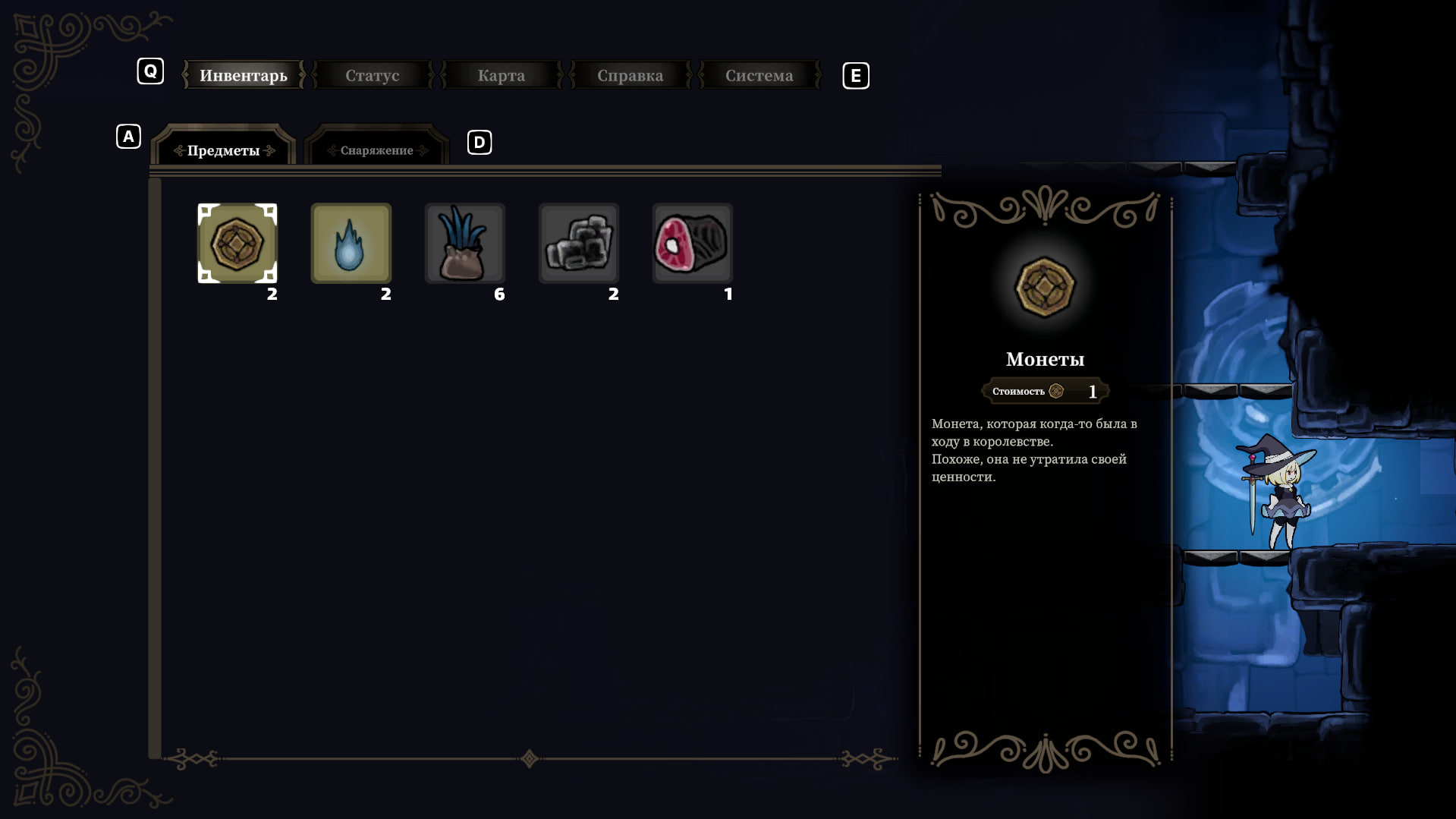Screen dimensions: 1456x819
Task: Select the gold coin item slot
Action: (237, 243)
